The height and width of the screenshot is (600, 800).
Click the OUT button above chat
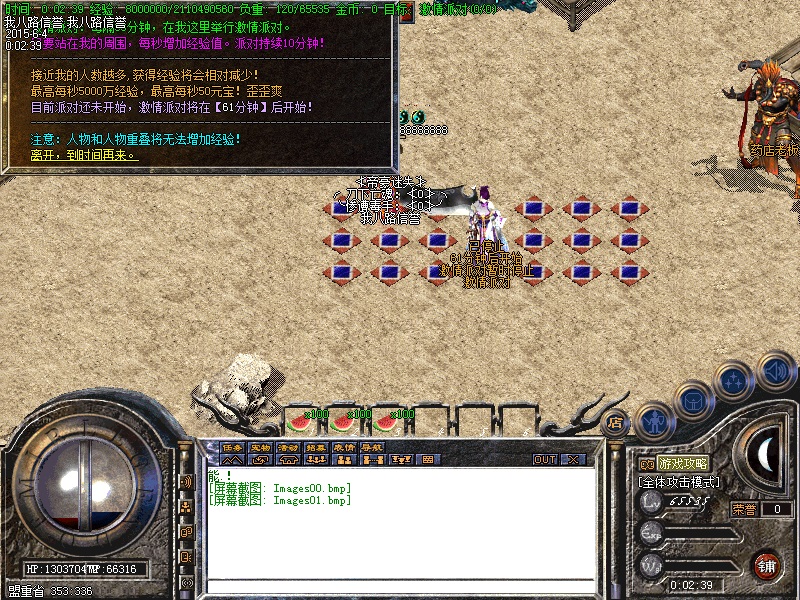click(x=545, y=460)
